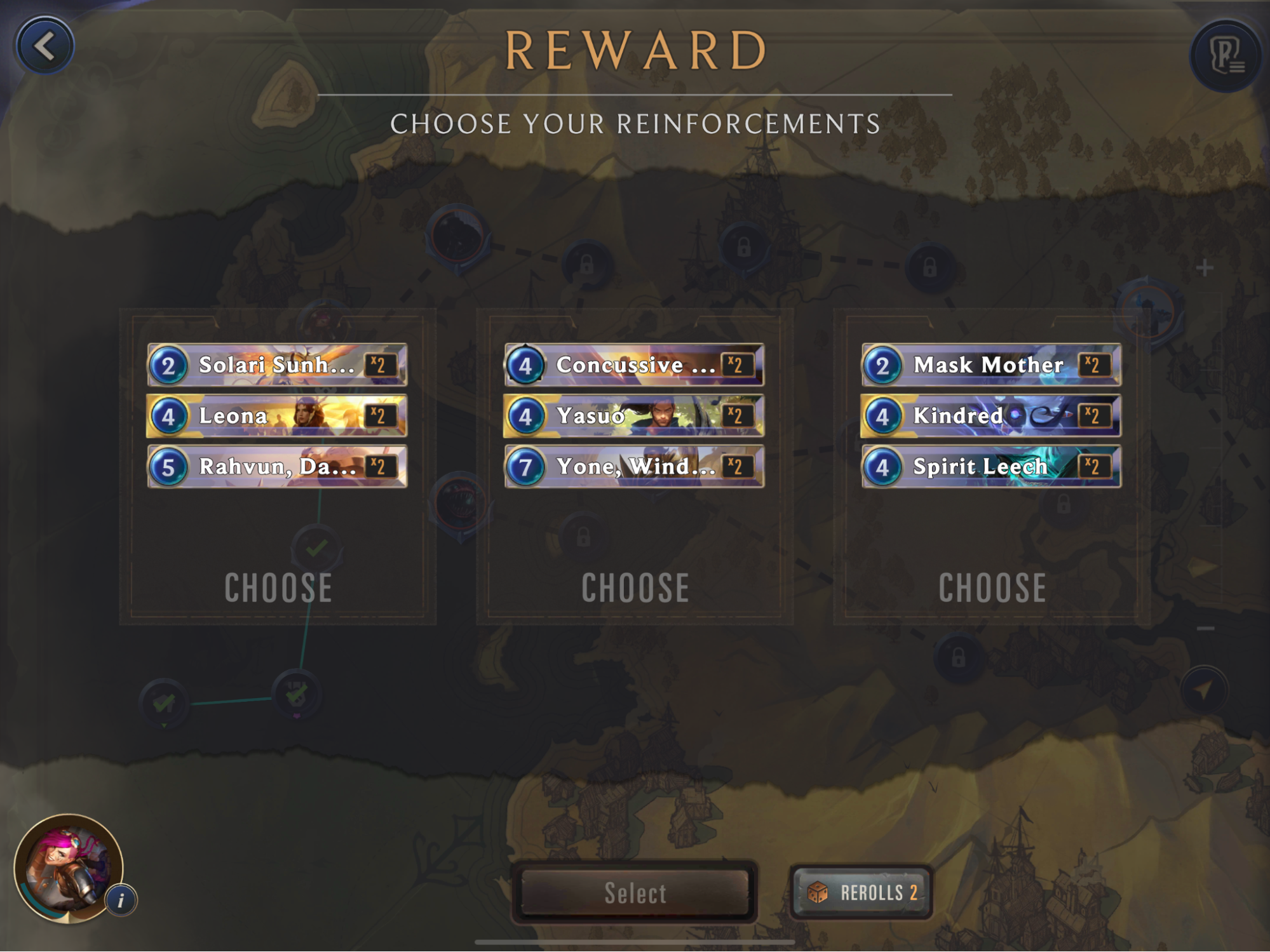Choose the Leona champion card

coord(277,416)
